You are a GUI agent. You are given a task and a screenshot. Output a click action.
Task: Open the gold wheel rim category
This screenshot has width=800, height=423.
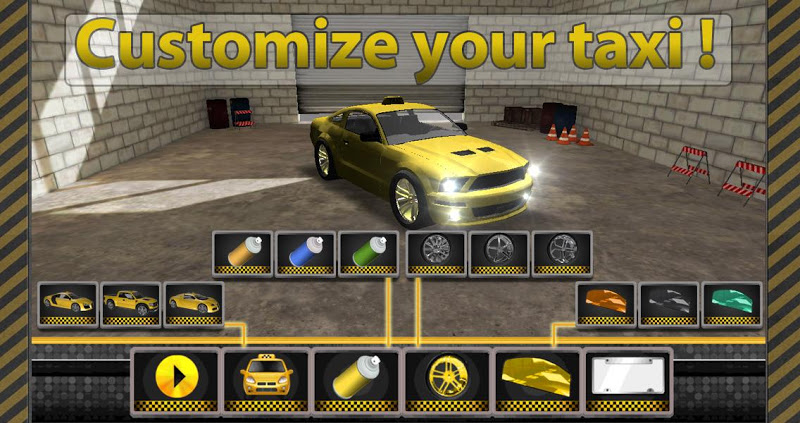(446, 381)
